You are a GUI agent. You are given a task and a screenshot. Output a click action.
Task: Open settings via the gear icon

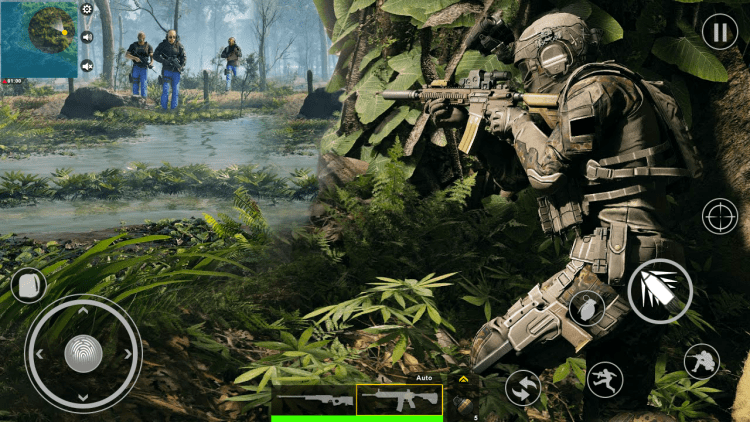(87, 9)
